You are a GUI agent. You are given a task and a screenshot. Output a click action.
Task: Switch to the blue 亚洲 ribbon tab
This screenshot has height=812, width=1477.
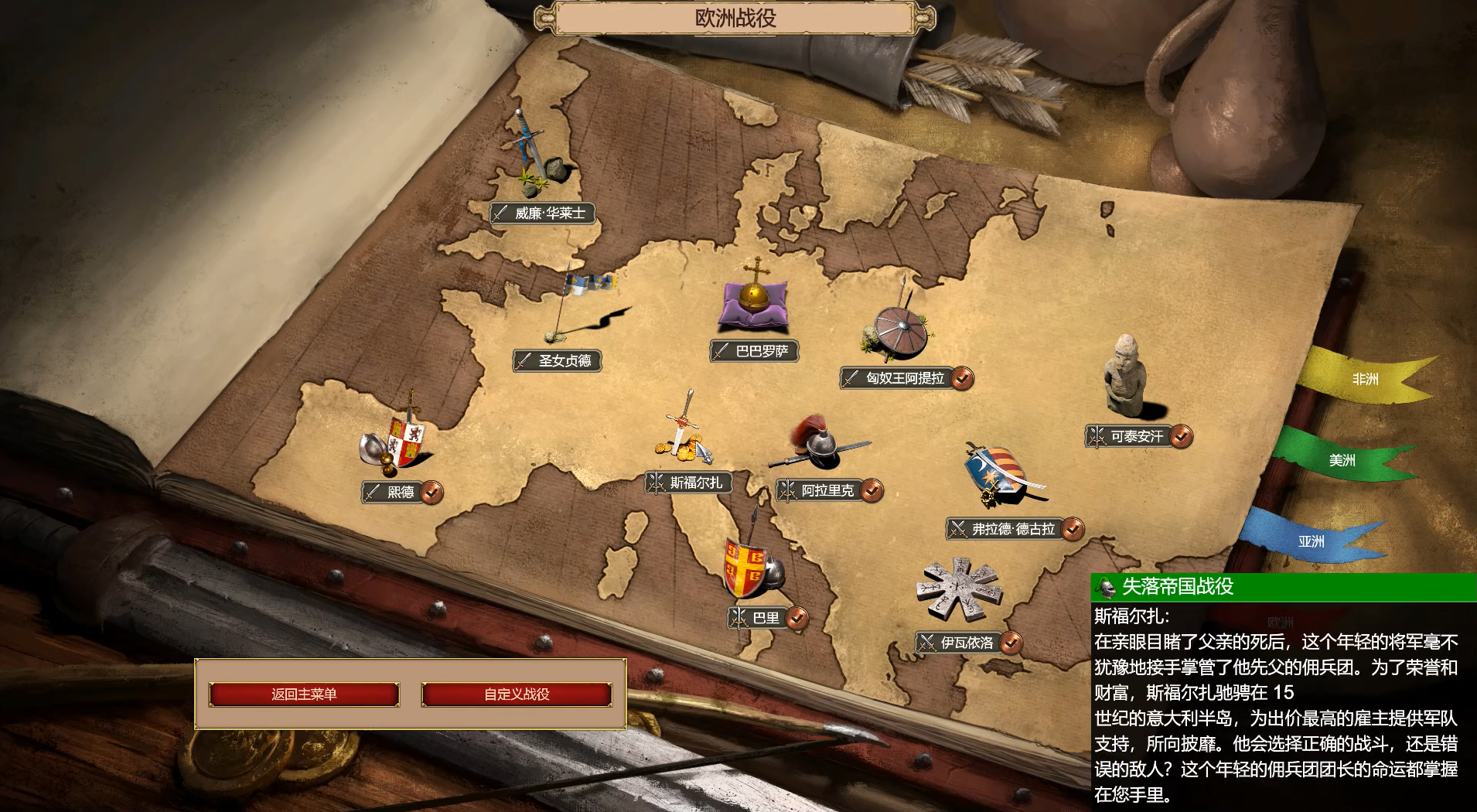click(1311, 541)
